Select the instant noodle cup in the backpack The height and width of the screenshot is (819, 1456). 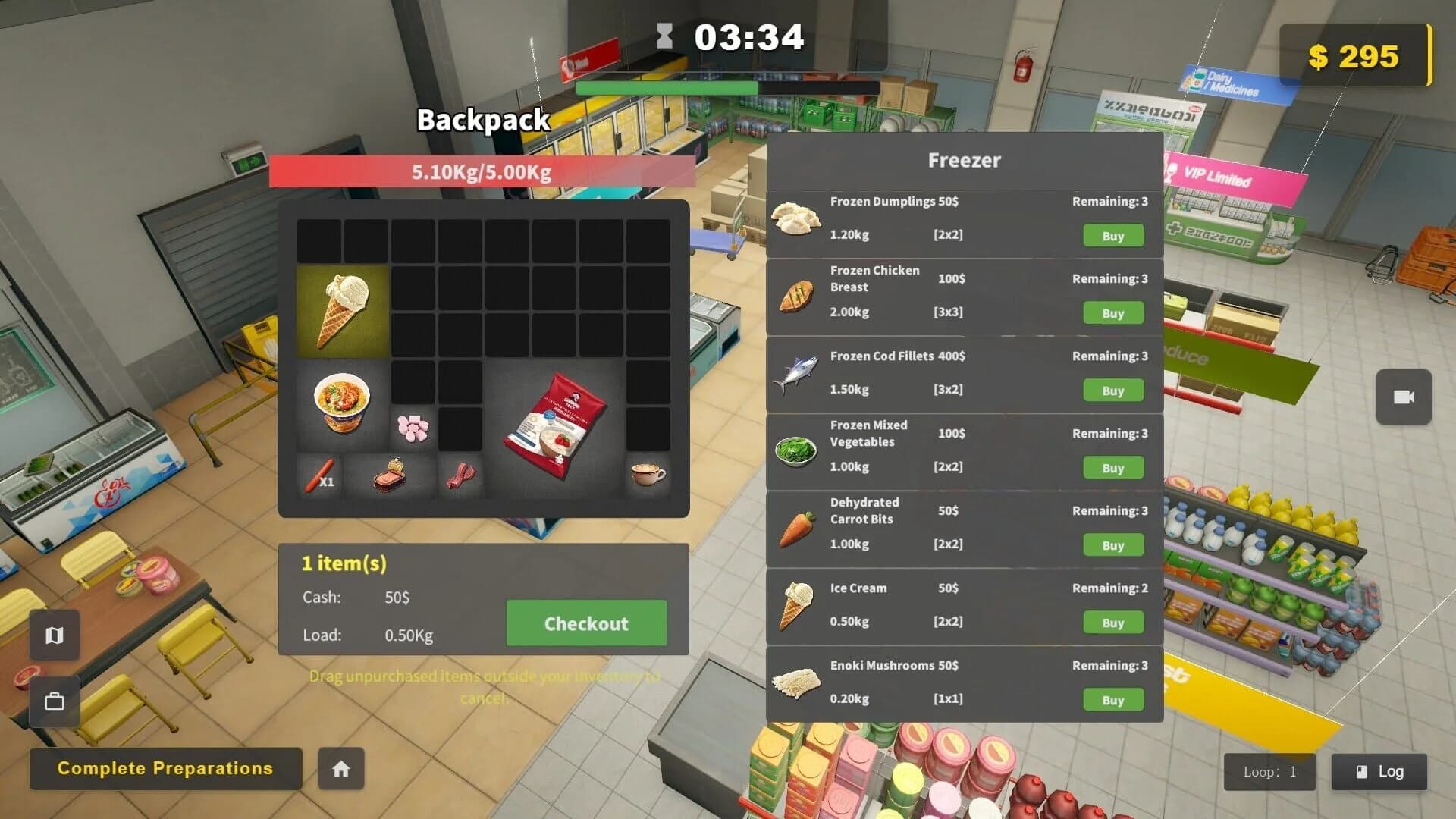[x=342, y=403]
